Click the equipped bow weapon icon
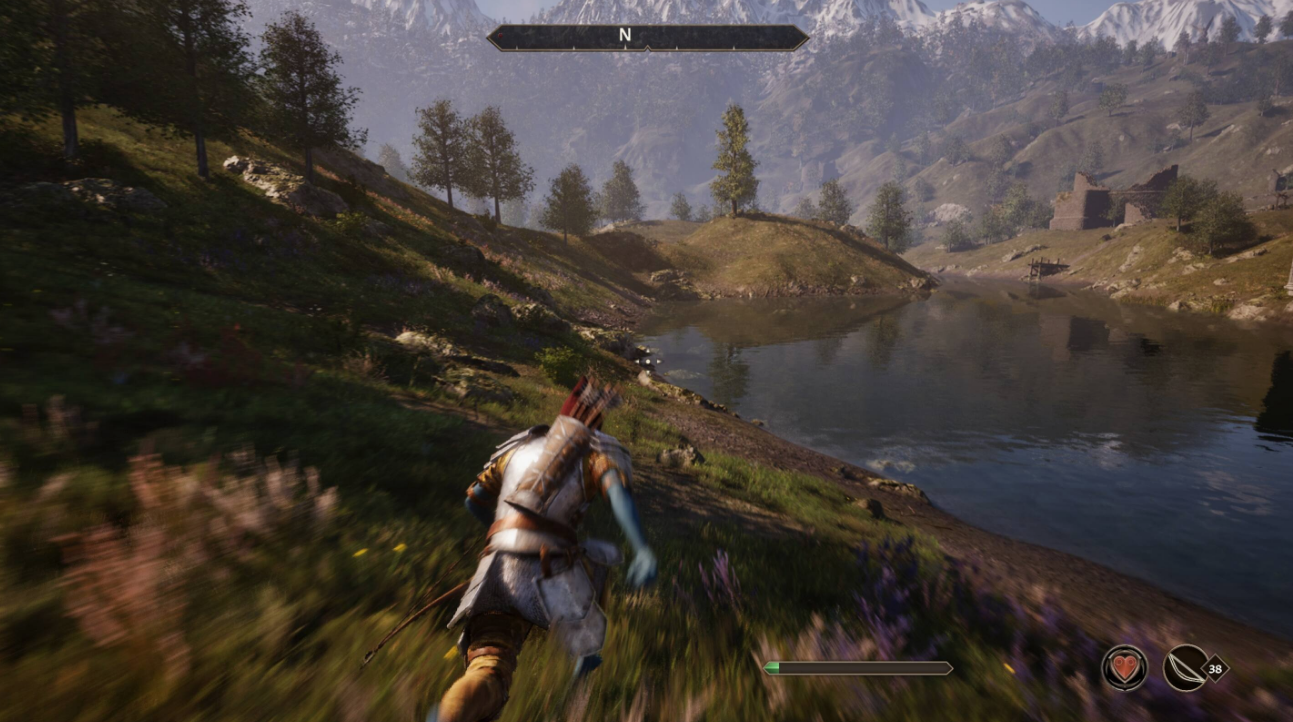 click(x=1186, y=667)
